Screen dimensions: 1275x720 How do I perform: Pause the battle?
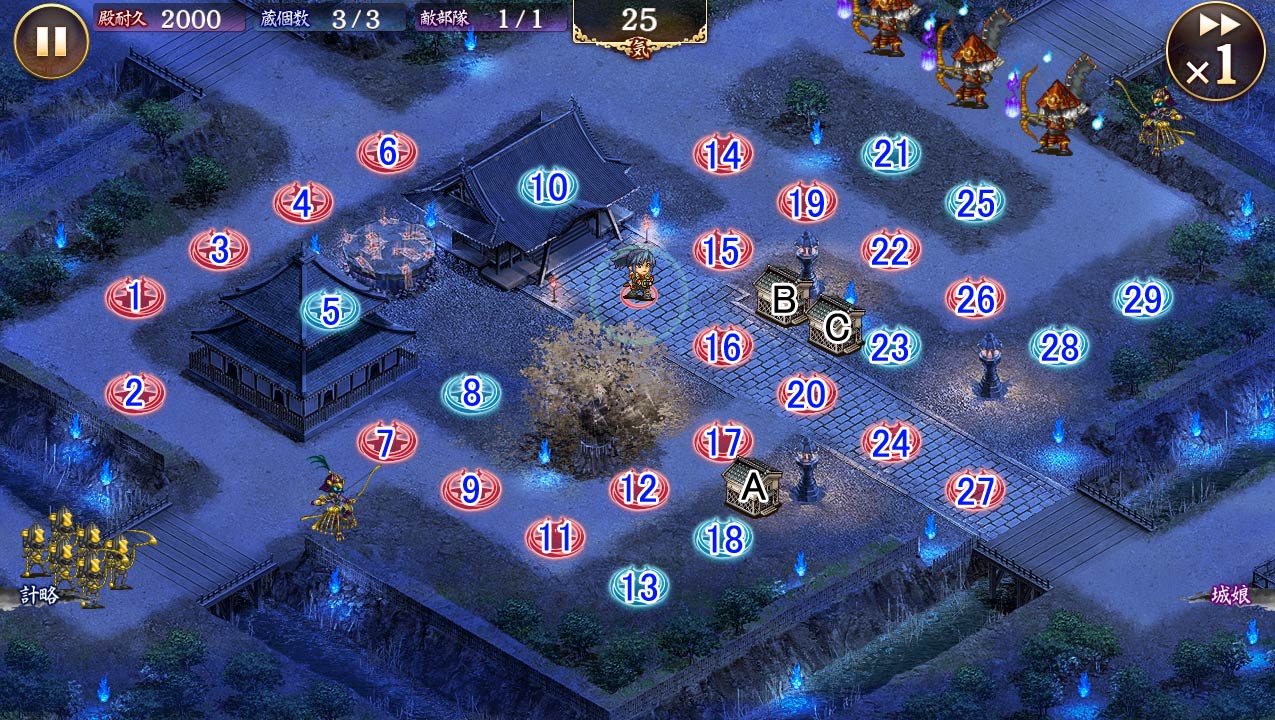51,41
